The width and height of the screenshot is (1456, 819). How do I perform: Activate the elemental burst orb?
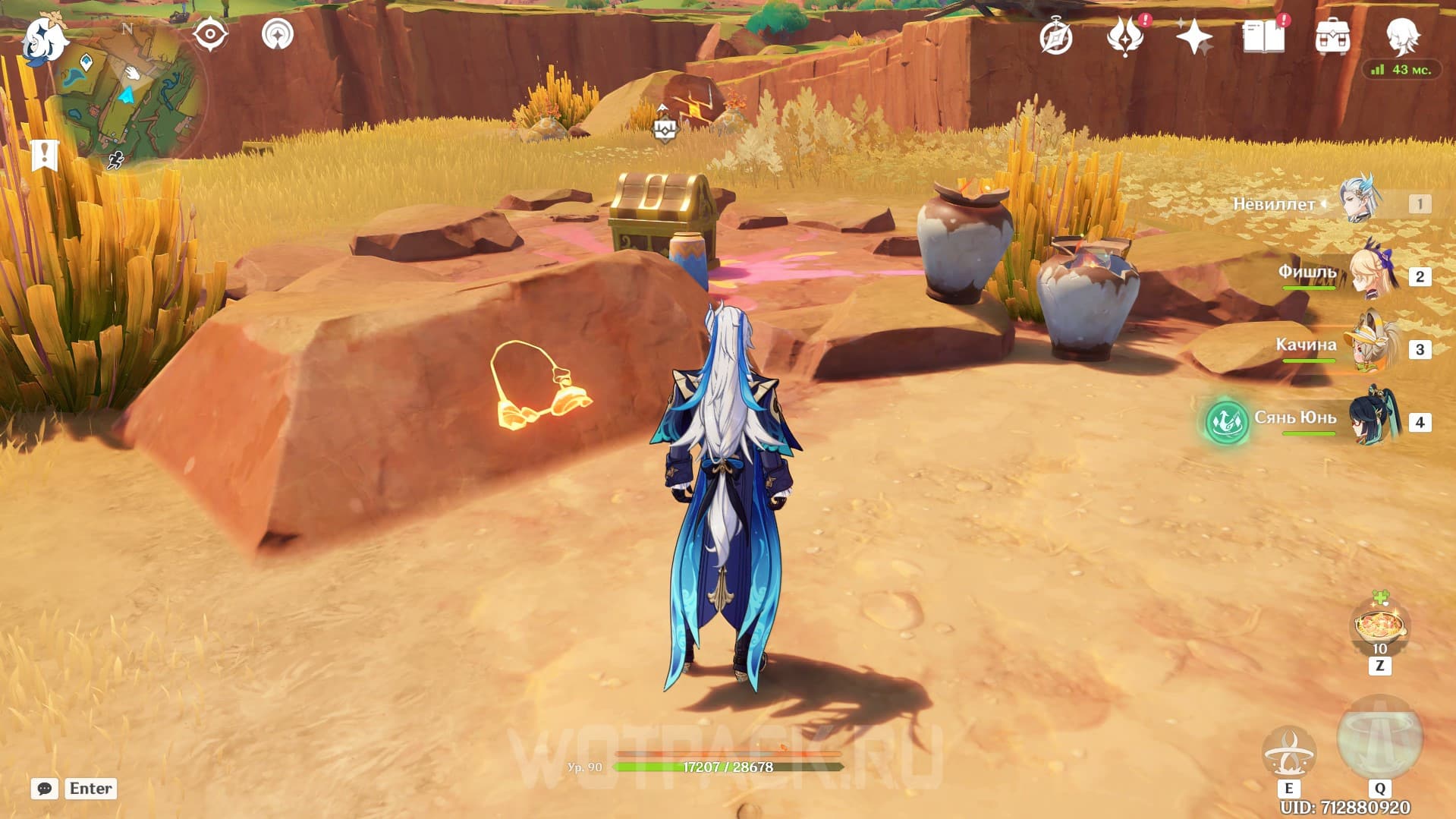click(1379, 738)
